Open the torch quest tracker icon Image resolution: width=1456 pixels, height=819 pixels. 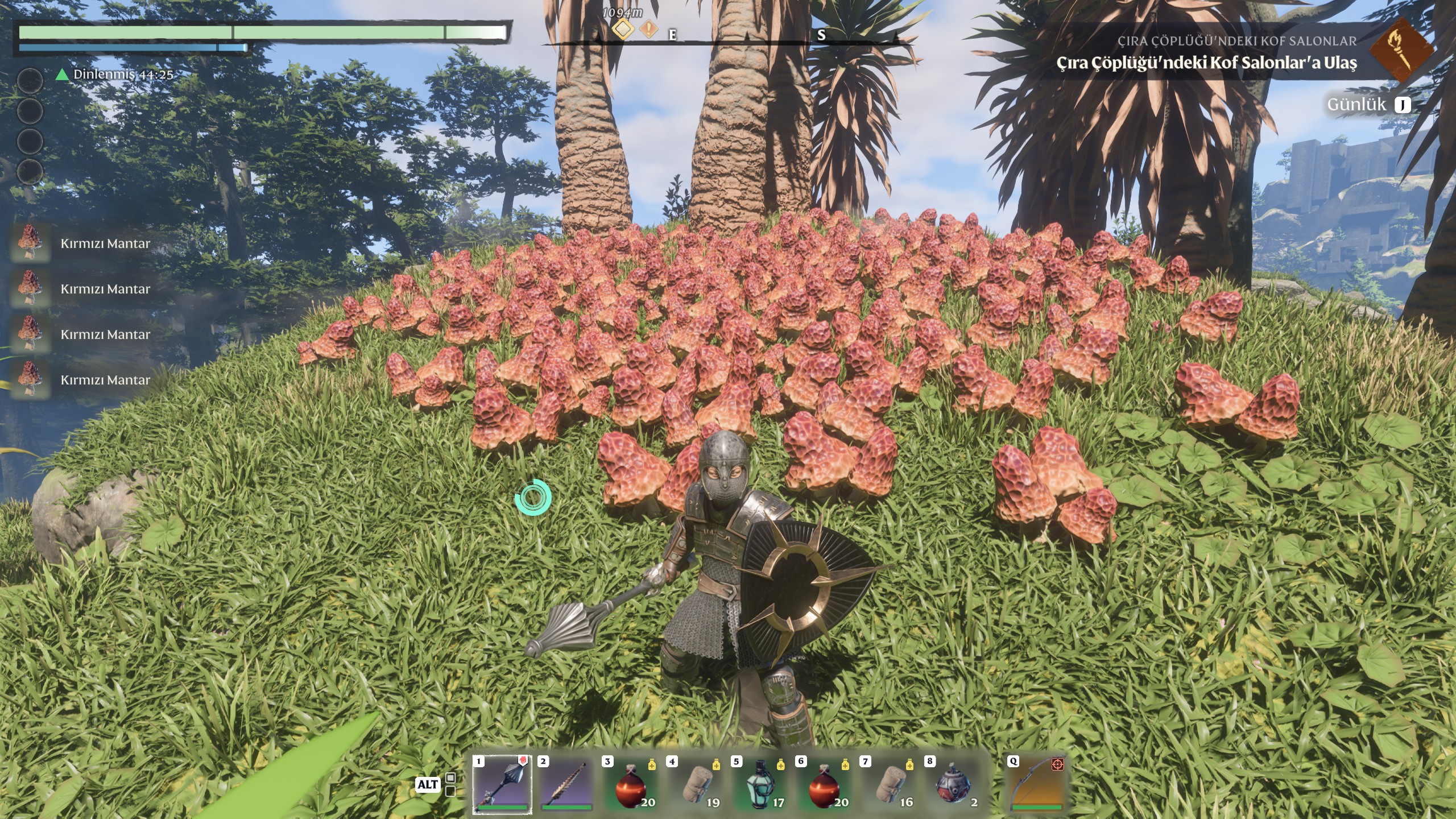pyautogui.click(x=1393, y=49)
